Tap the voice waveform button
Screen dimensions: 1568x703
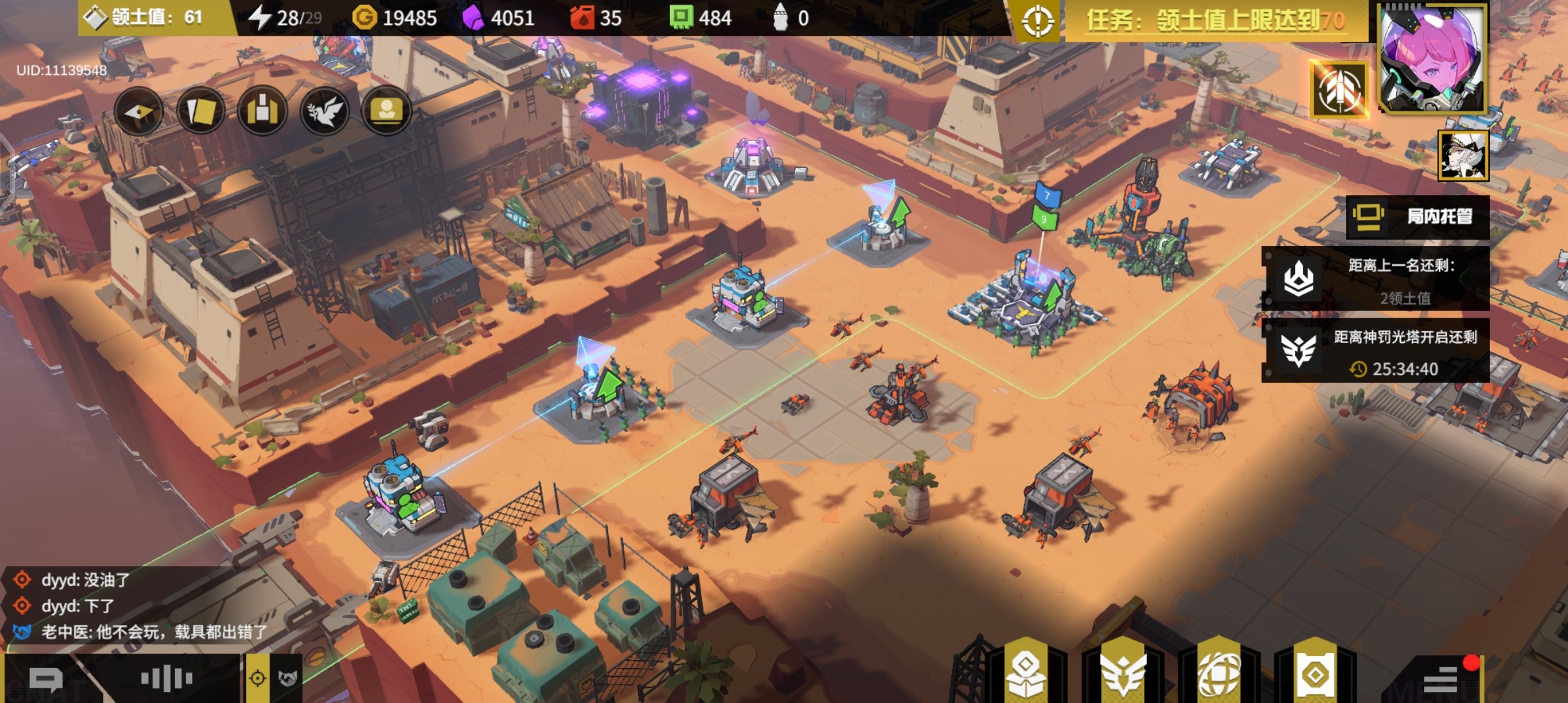[167, 679]
